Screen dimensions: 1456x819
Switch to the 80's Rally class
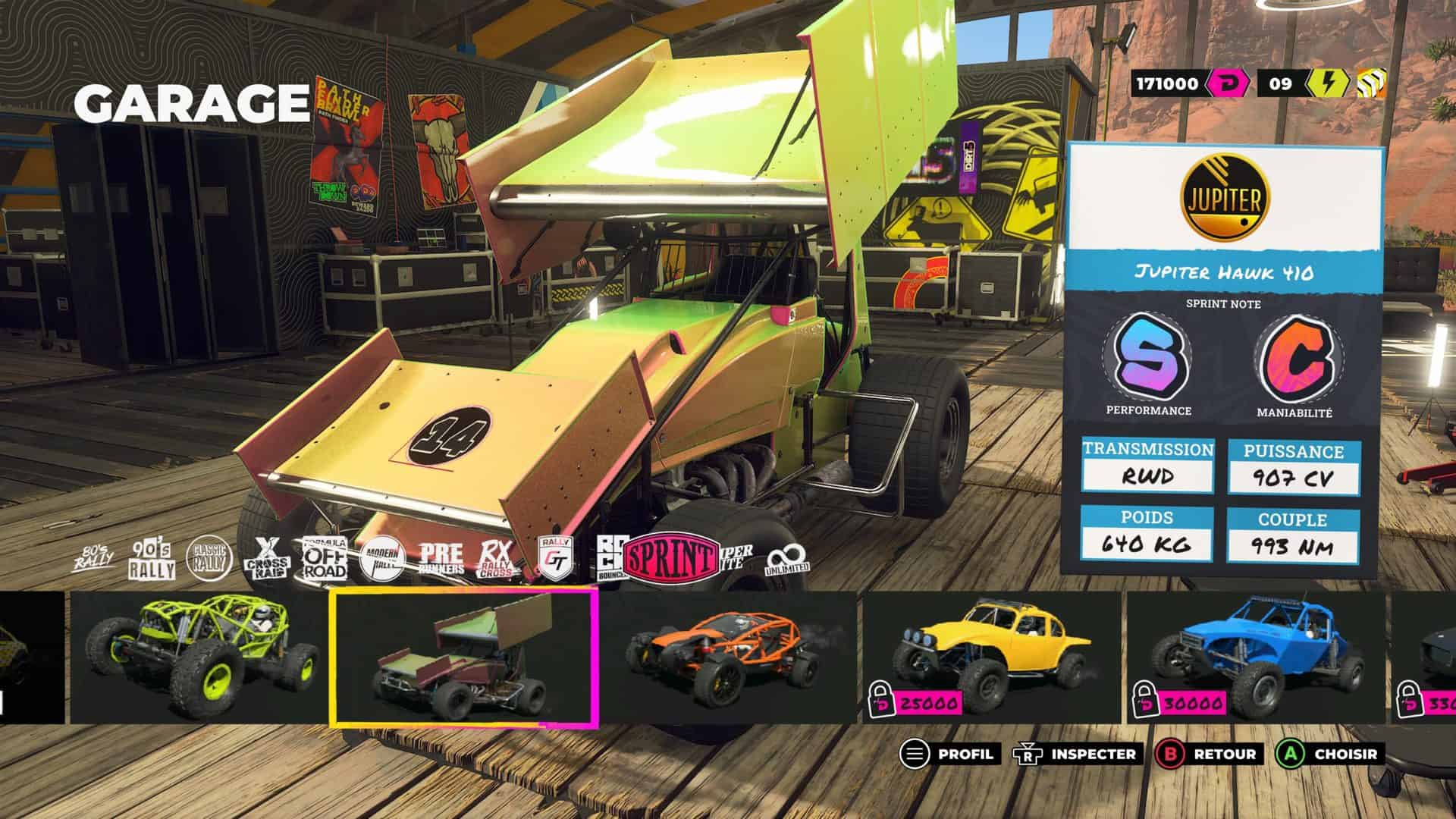point(93,560)
